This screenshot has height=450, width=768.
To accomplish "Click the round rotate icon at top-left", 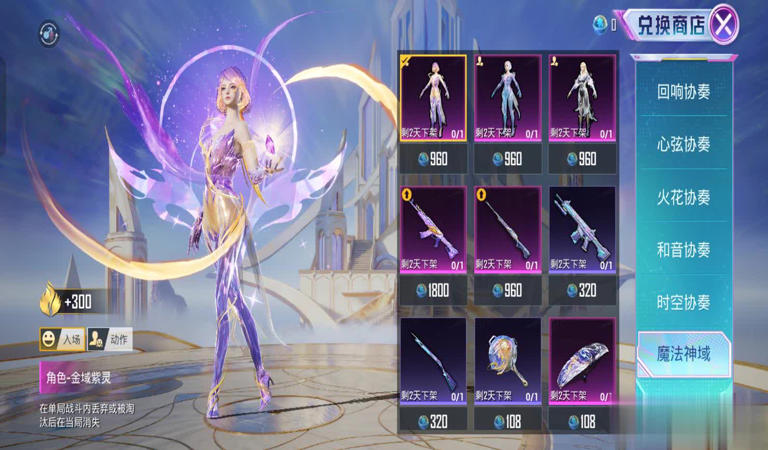I will [x=49, y=35].
